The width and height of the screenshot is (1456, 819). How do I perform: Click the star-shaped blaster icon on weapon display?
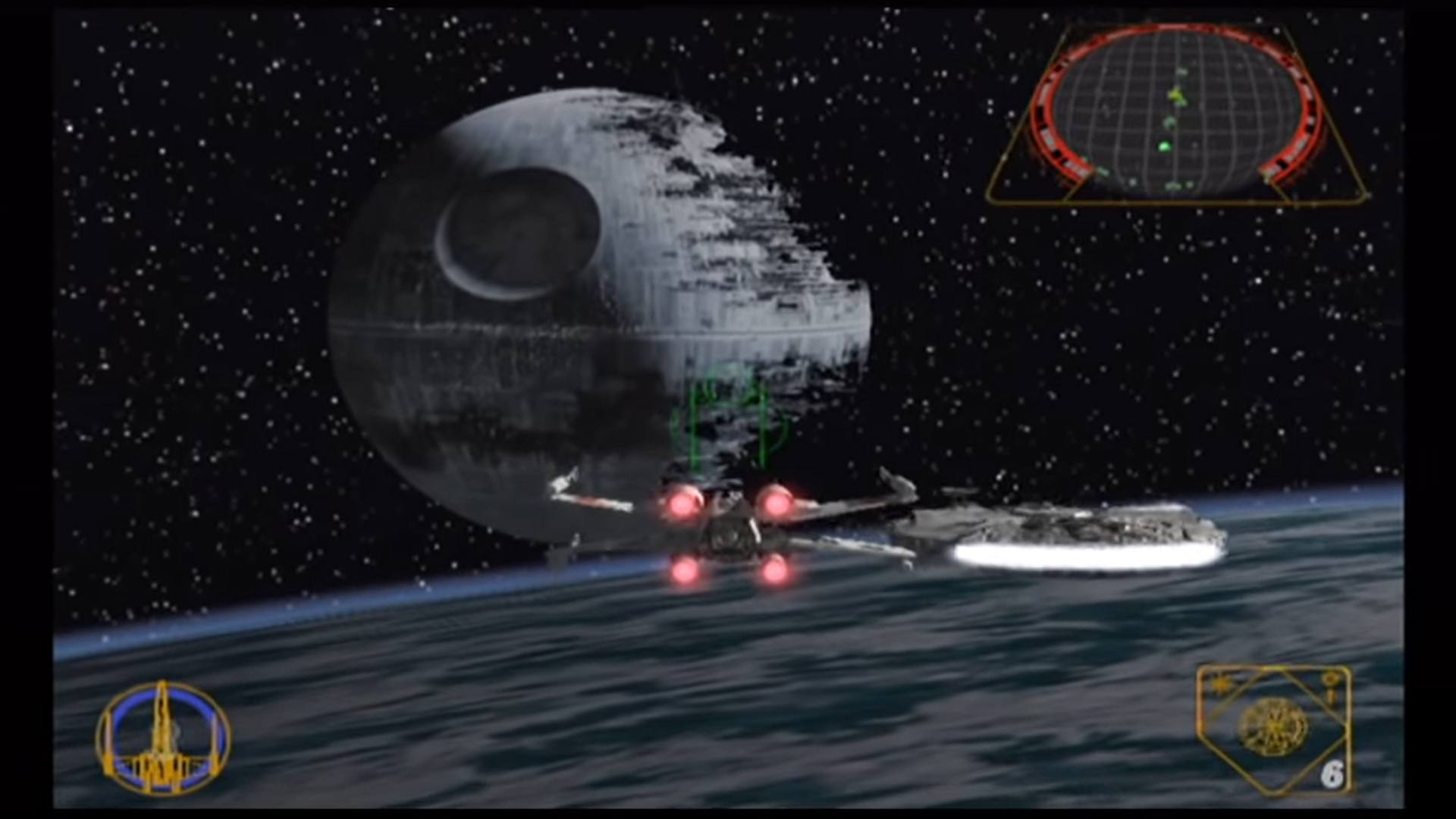(x=1220, y=684)
